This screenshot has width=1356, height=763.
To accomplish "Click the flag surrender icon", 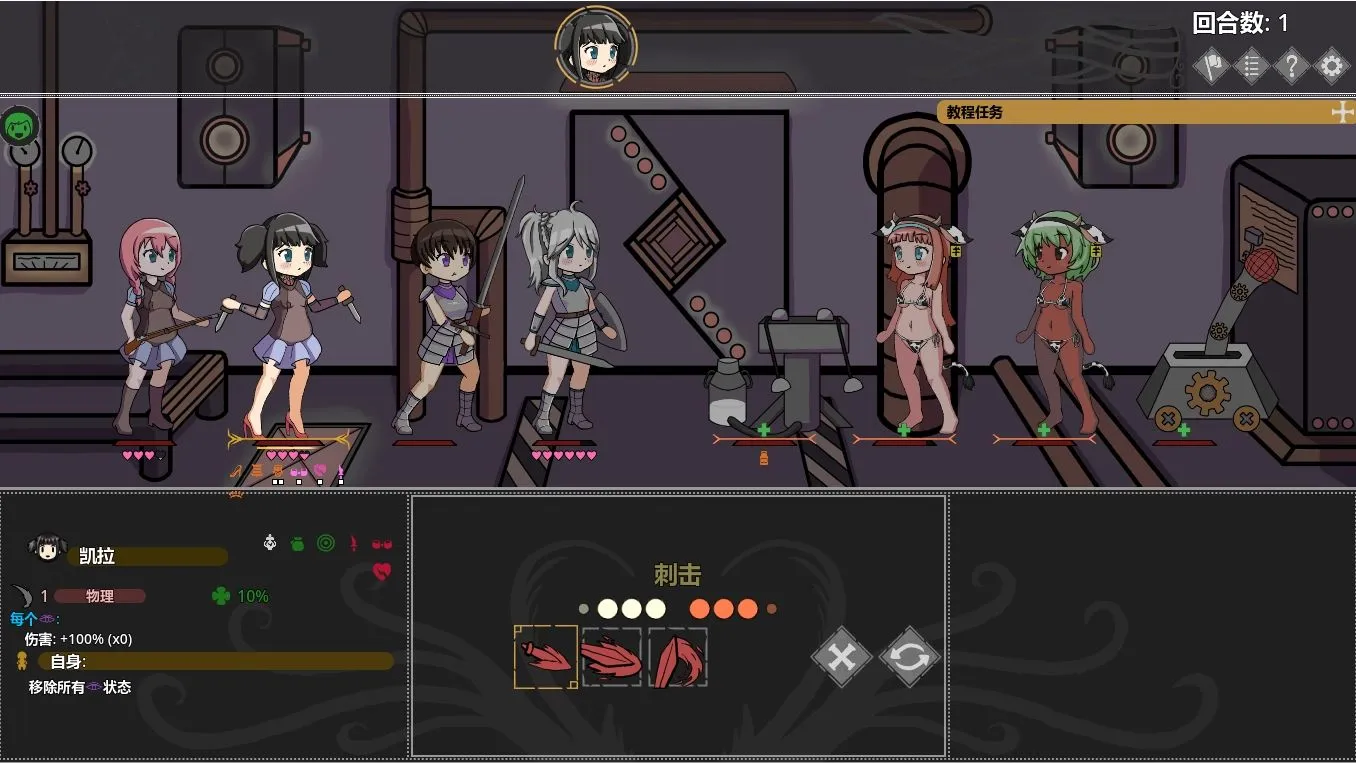I will pyautogui.click(x=1210, y=65).
